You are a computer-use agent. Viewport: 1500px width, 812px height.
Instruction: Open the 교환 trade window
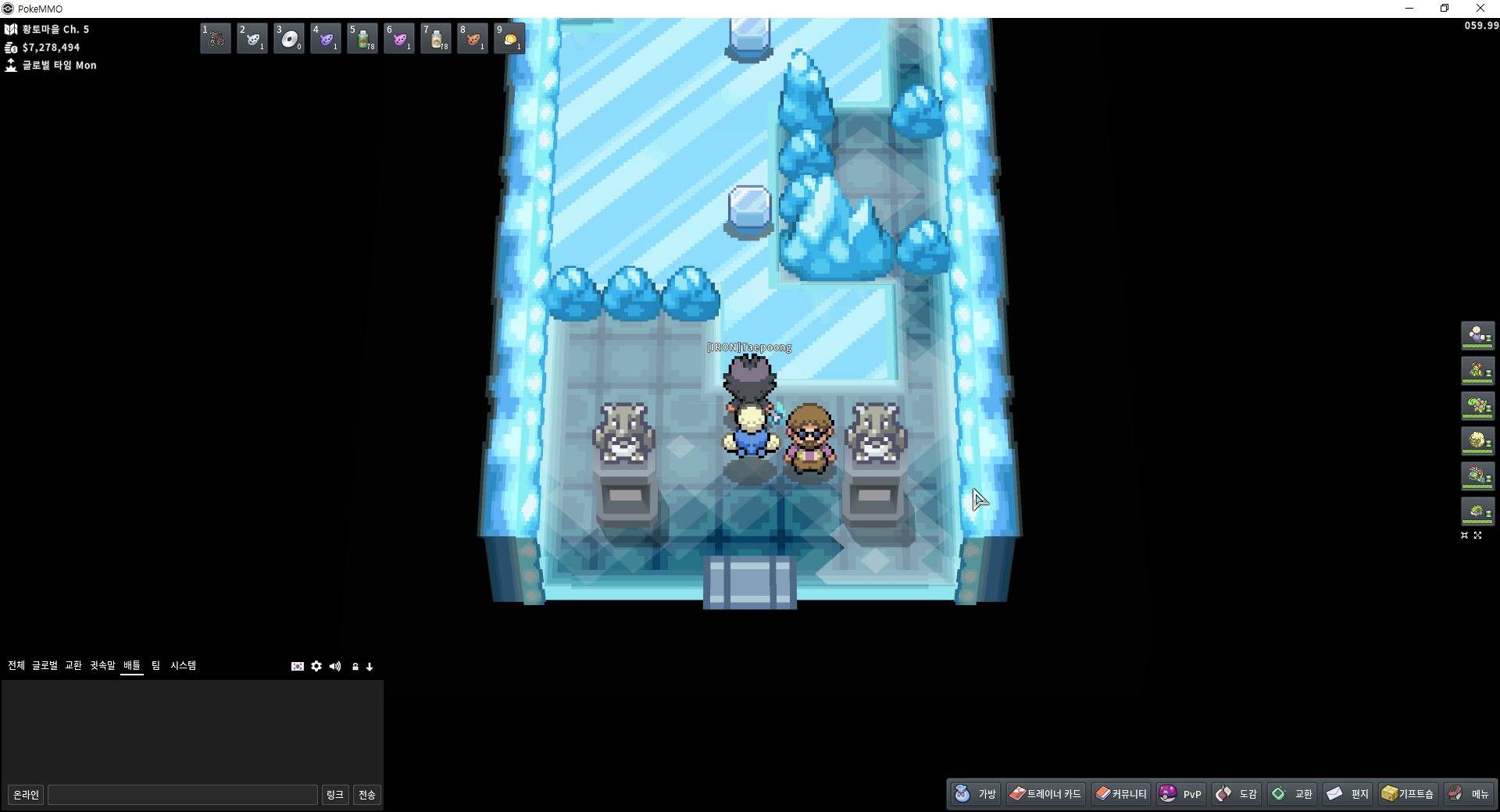(1292, 794)
